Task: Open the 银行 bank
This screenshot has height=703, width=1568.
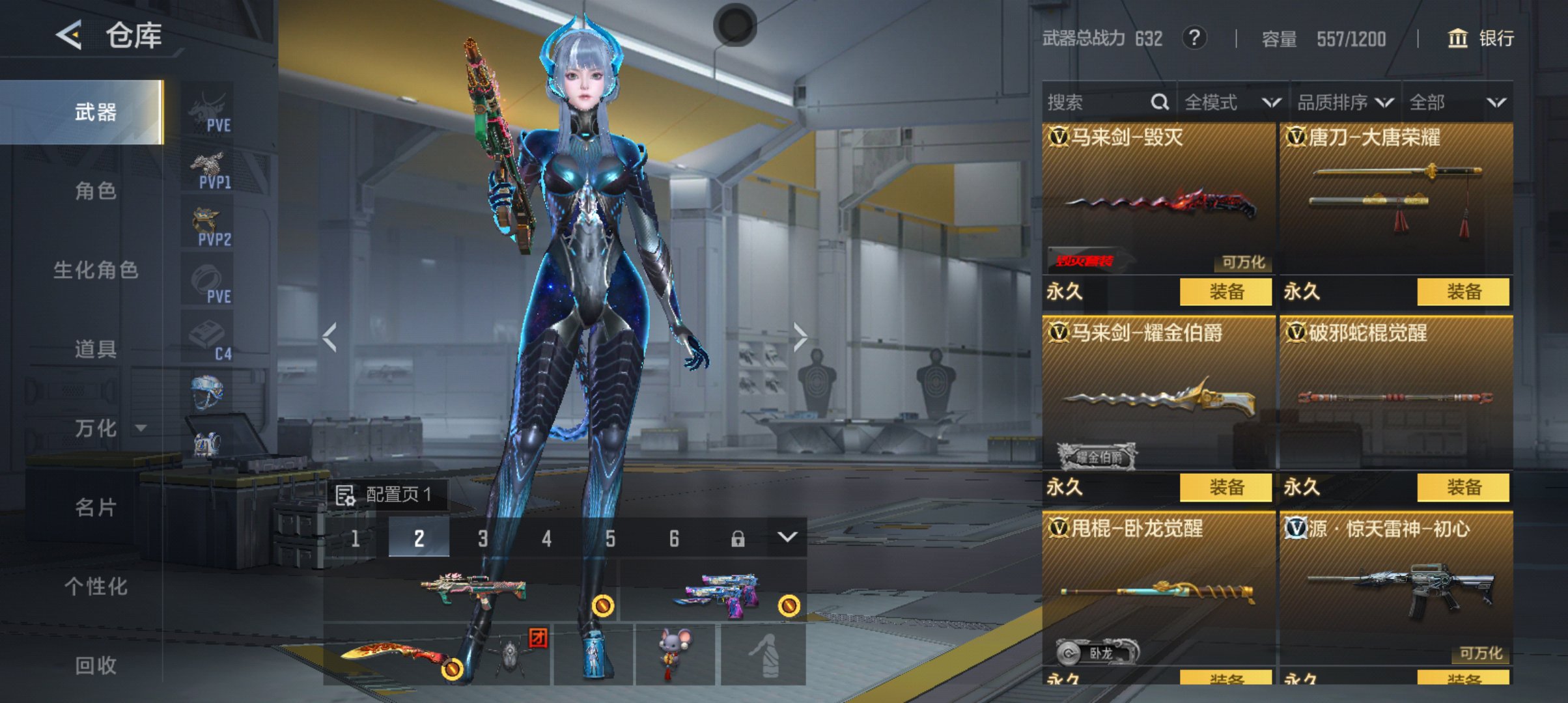Action: click(1480, 38)
